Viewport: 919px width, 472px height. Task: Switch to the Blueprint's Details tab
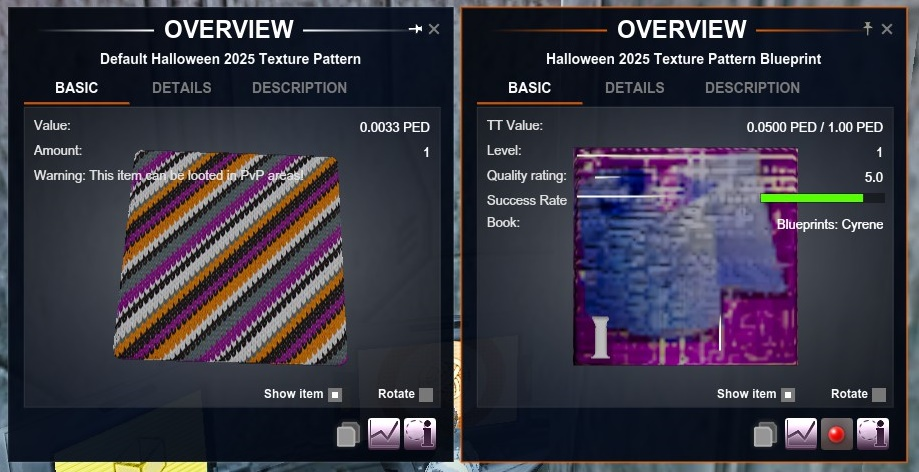[634, 88]
